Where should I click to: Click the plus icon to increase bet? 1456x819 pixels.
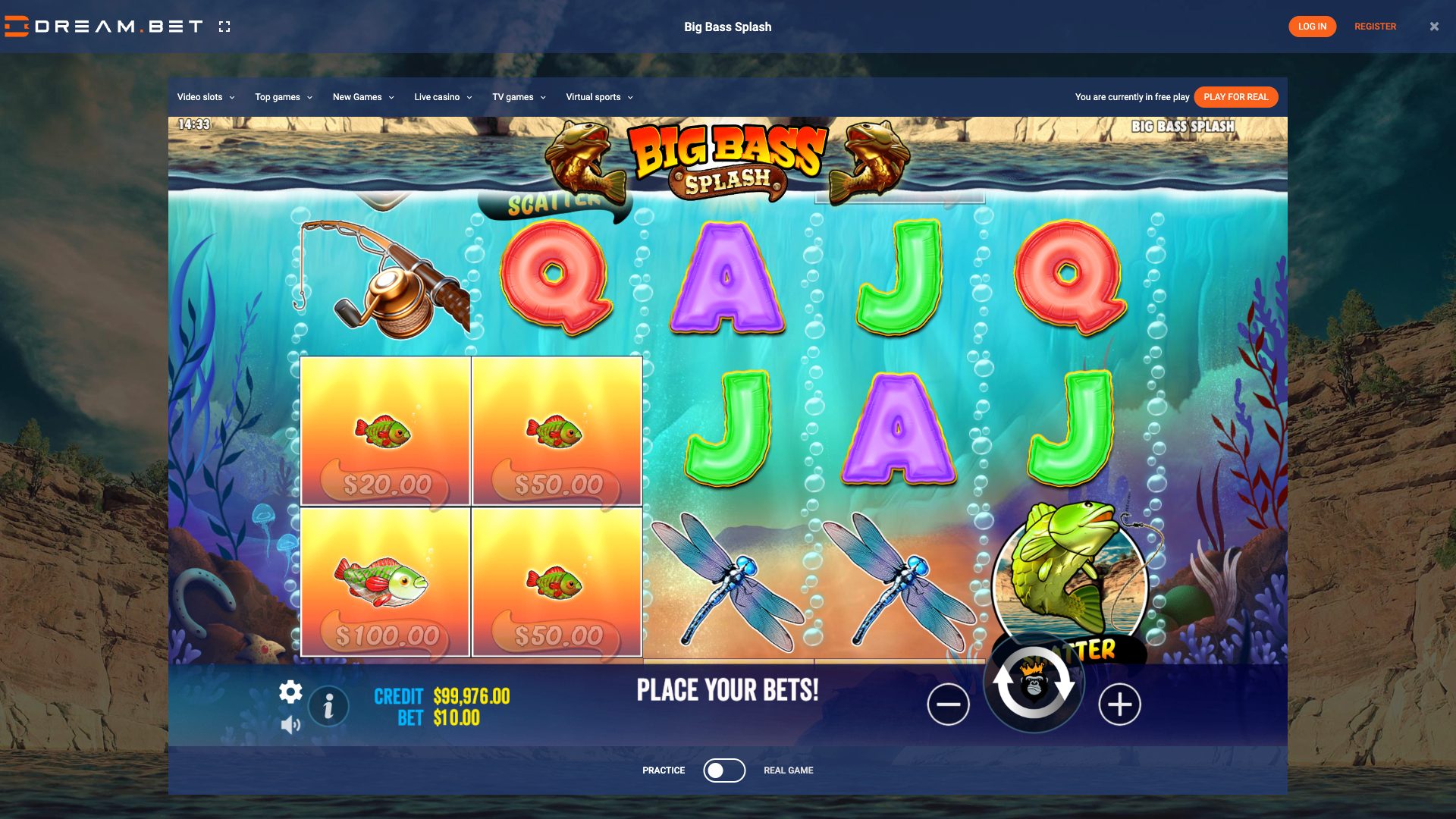pyautogui.click(x=1119, y=704)
